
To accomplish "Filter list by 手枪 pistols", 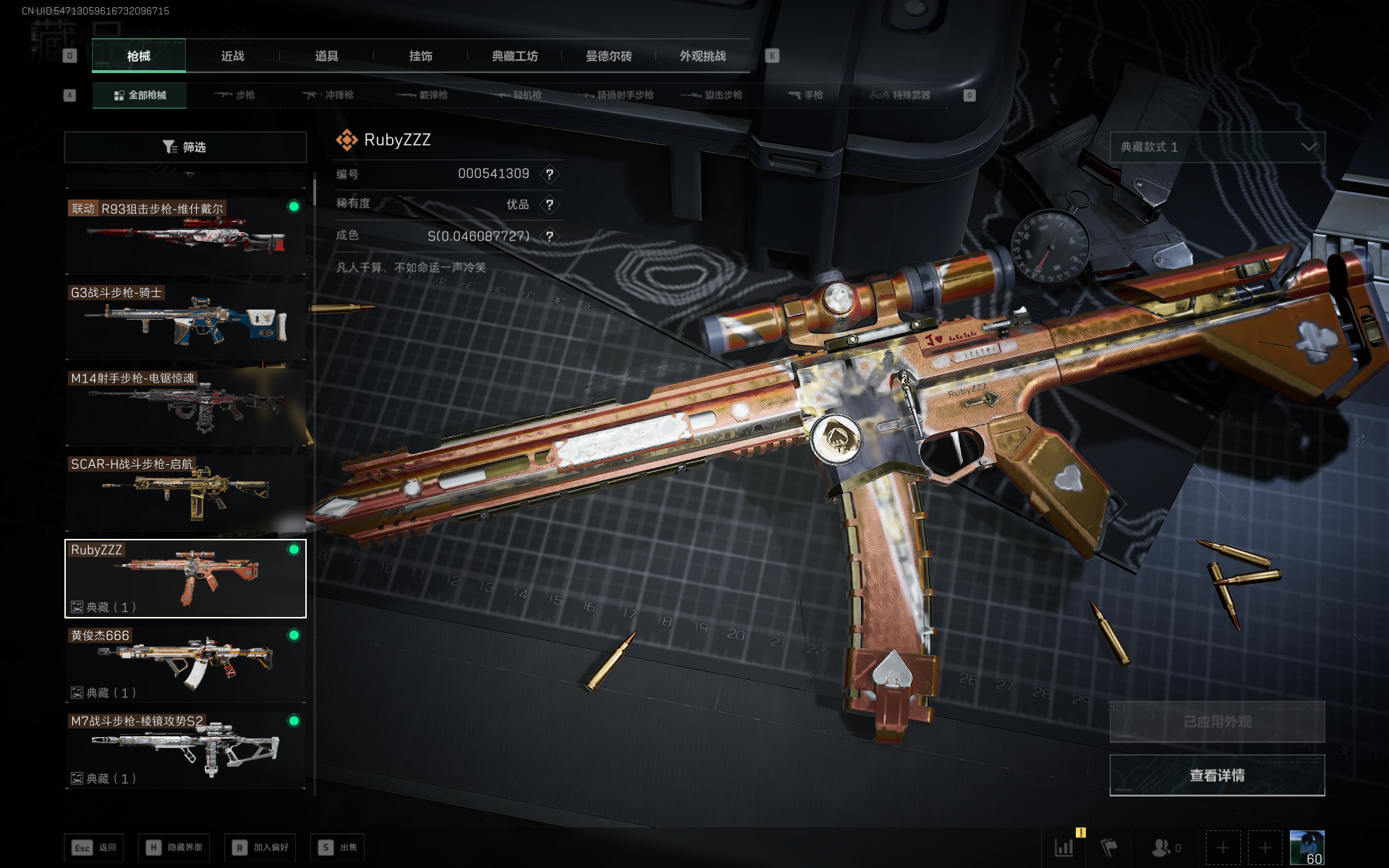I will pos(805,95).
